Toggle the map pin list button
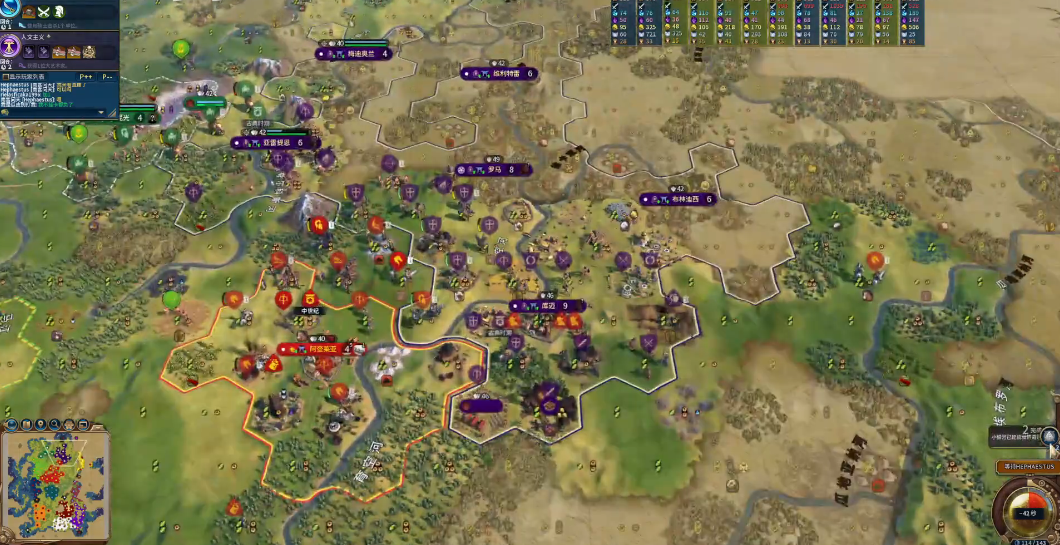The image size is (1060, 545). click(41, 423)
